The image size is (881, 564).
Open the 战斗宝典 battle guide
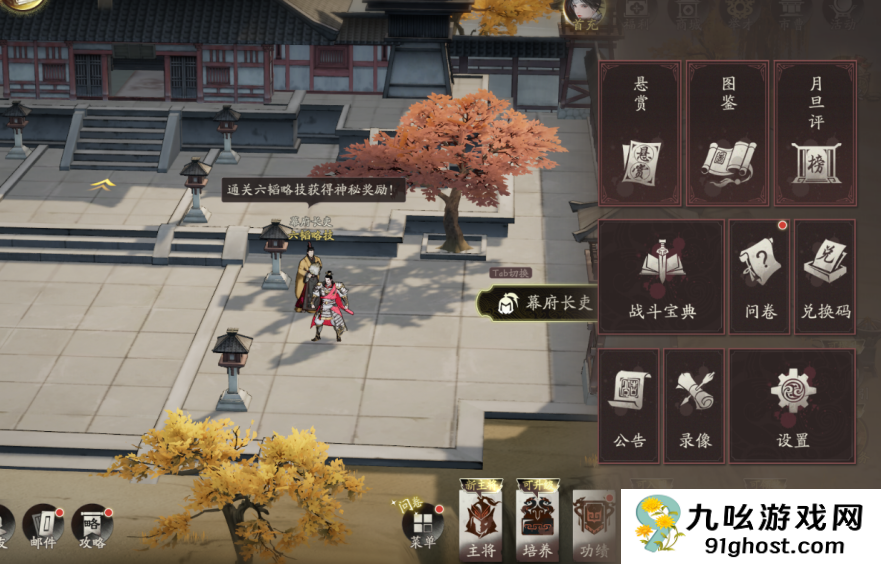(661, 277)
